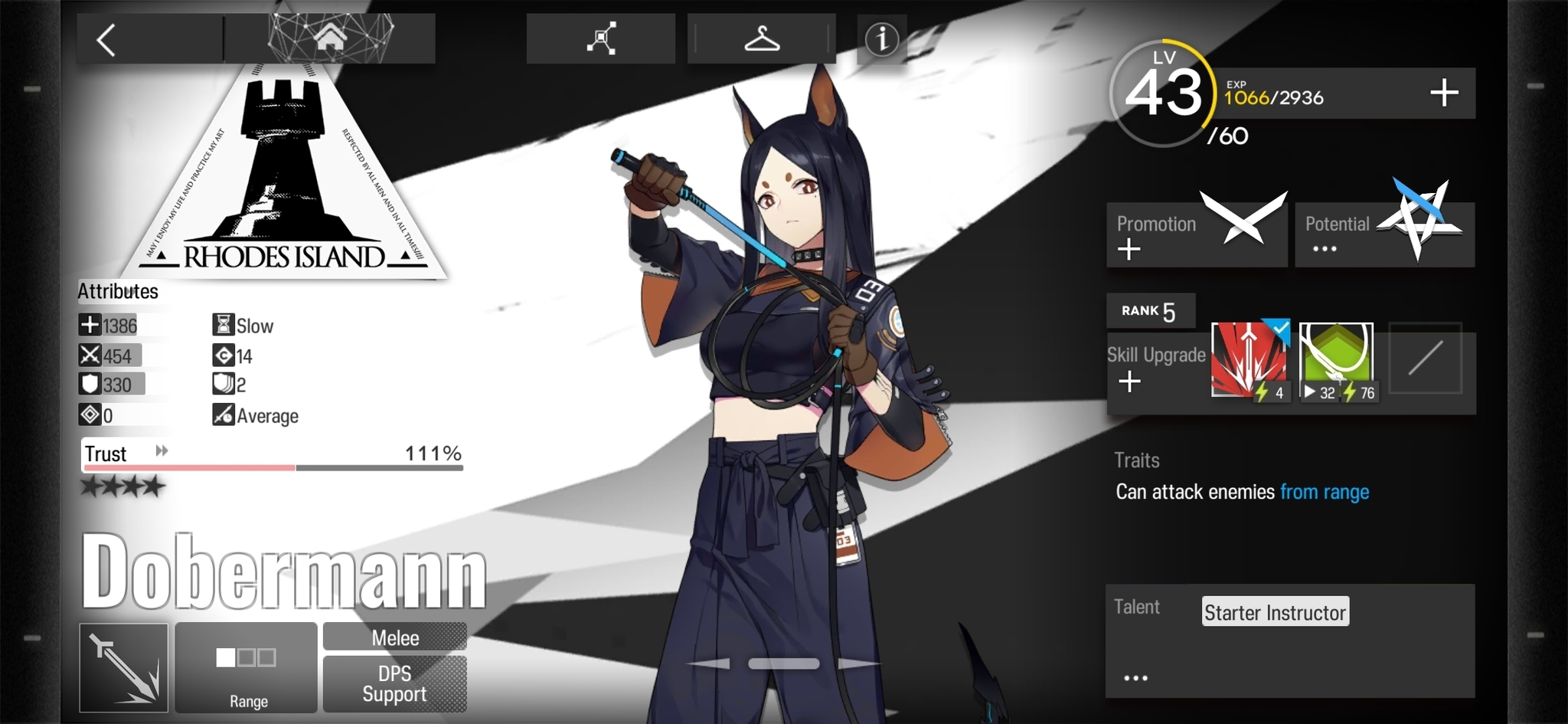The height and width of the screenshot is (724, 1568).
Task: View the Starter Instructor talent
Action: click(1275, 612)
